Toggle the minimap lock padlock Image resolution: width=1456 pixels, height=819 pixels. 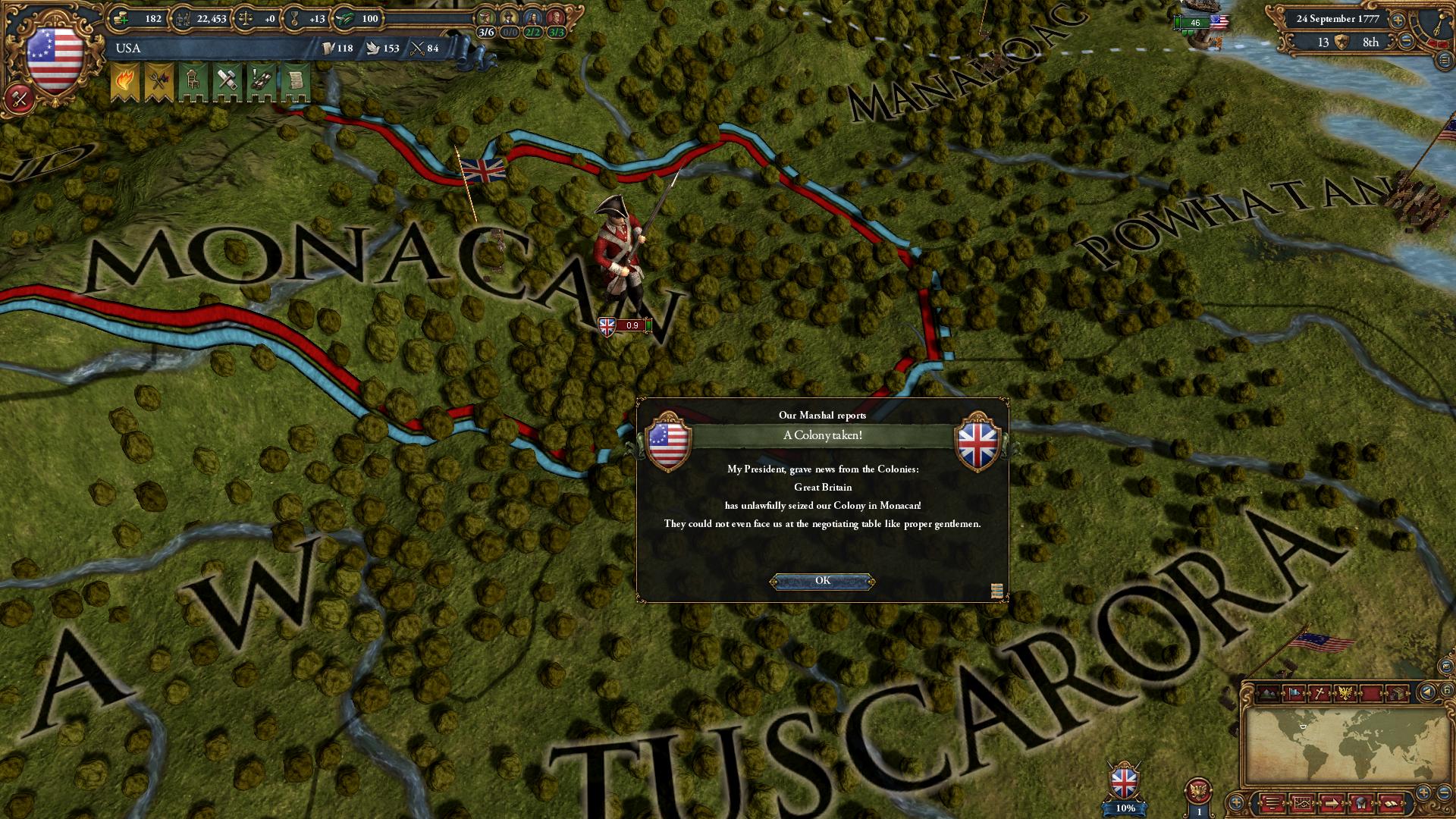[x=1448, y=691]
